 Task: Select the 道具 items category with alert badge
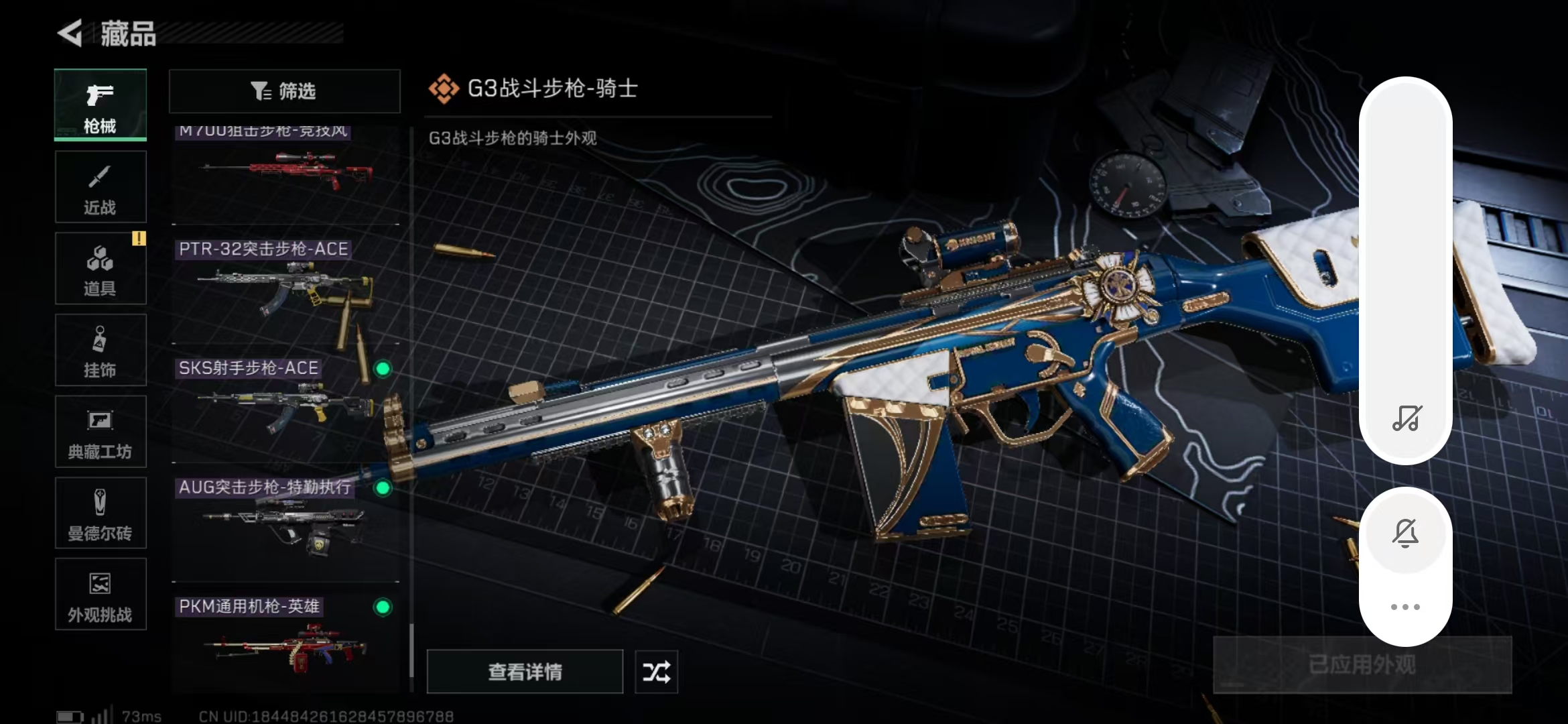(x=99, y=268)
